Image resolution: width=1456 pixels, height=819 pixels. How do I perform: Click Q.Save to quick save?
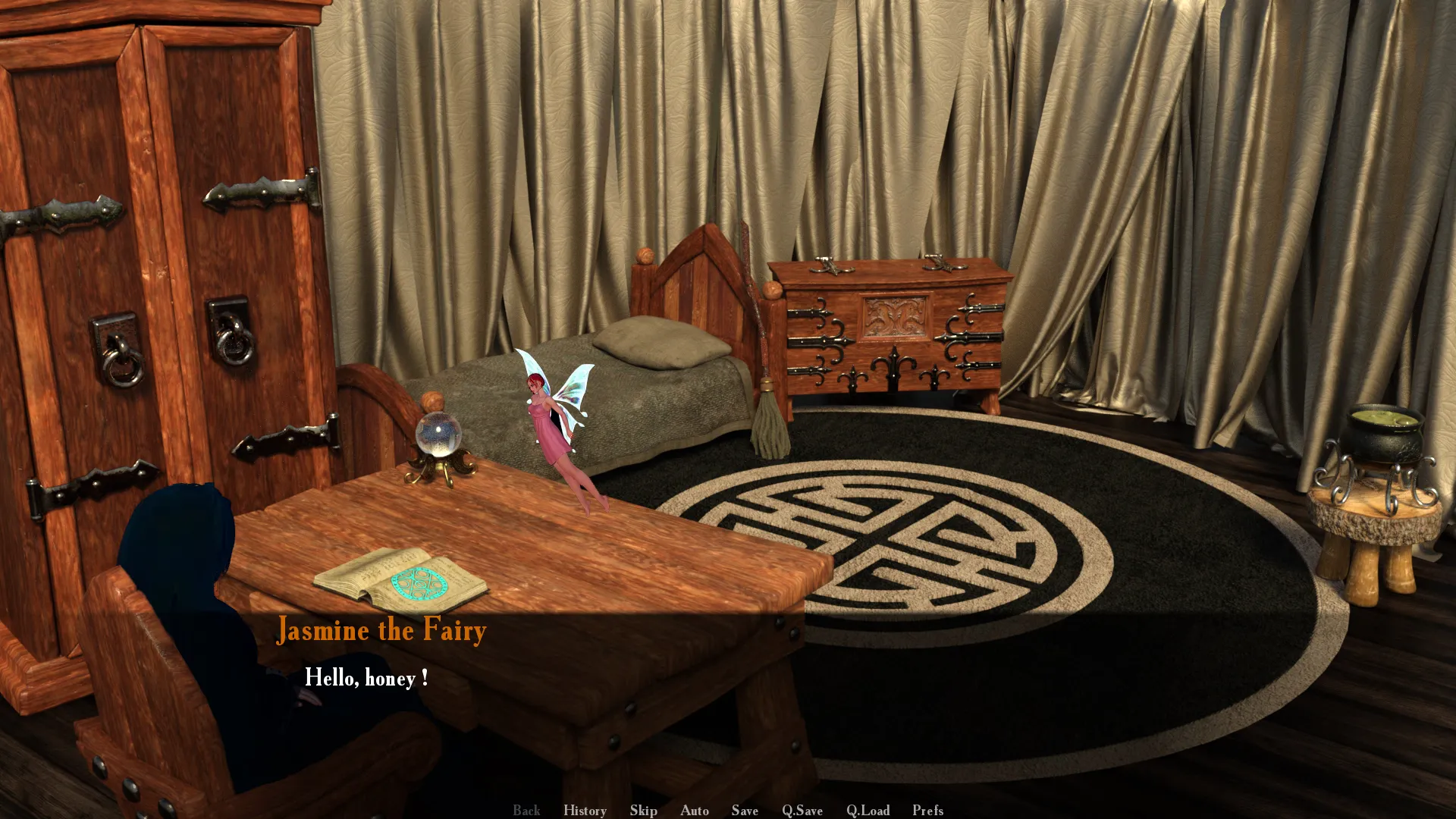point(802,810)
